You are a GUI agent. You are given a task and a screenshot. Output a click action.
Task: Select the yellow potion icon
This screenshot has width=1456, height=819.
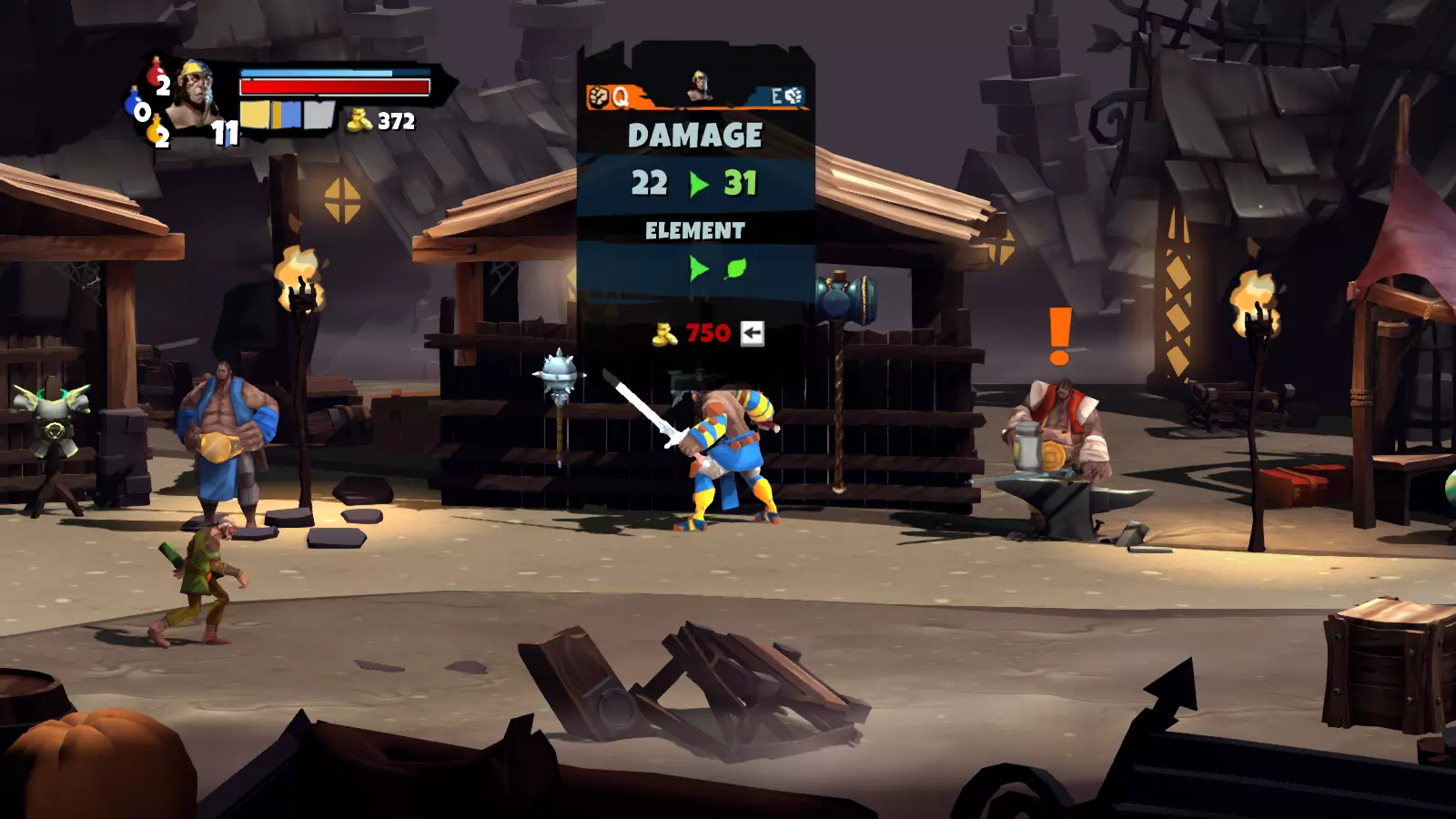(155, 129)
